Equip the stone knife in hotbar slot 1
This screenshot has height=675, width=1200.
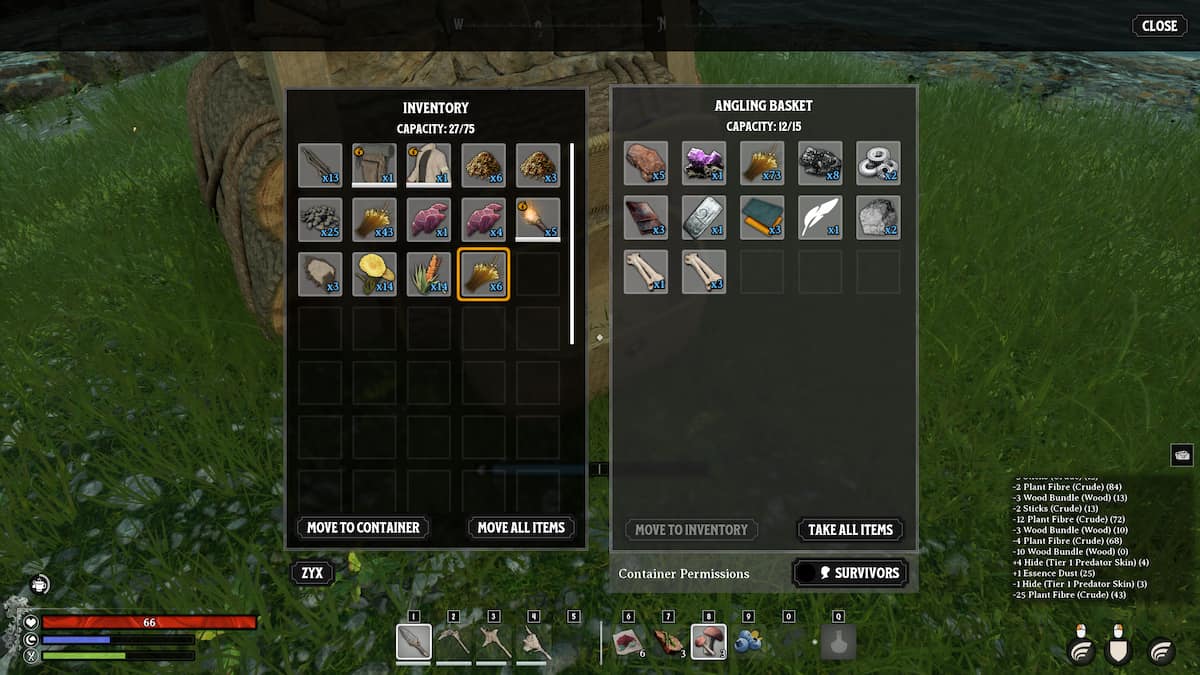(x=414, y=641)
